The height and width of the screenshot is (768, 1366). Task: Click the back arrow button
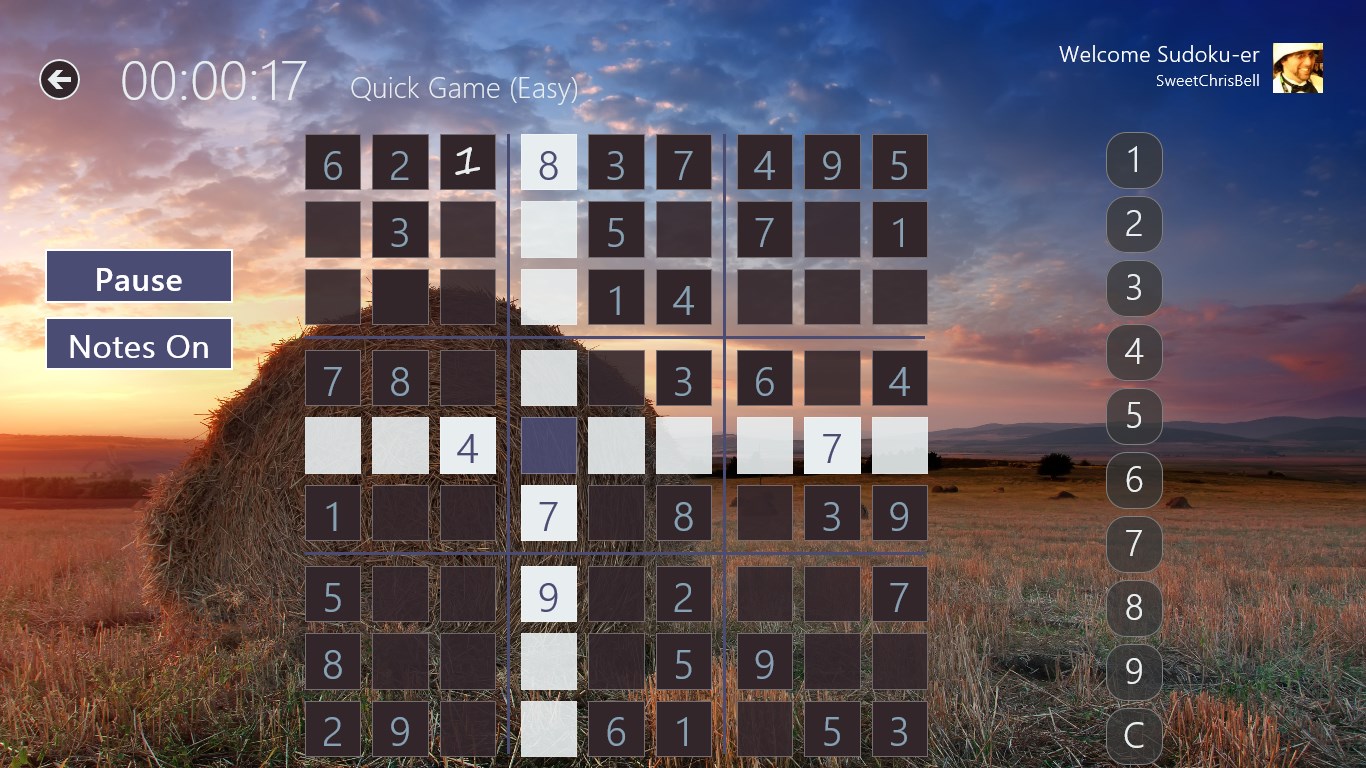click(59, 80)
